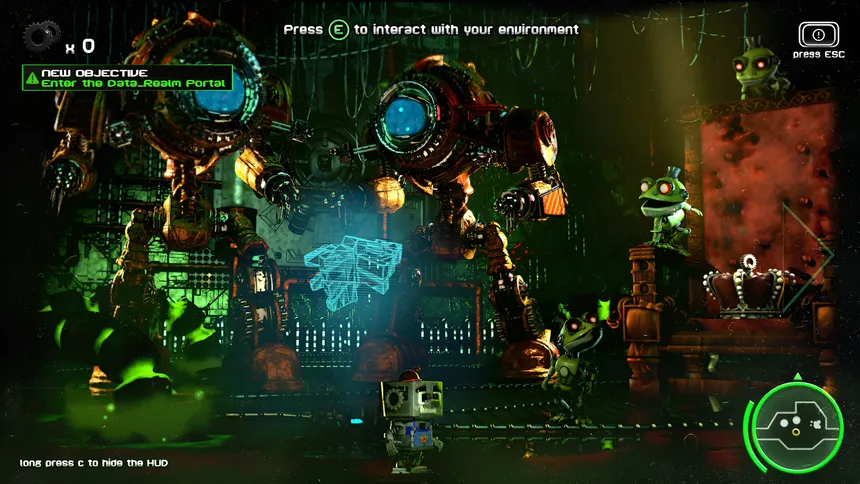Viewport: 860px width, 484px height.
Task: Open the pause menu icon
Action: [x=818, y=35]
